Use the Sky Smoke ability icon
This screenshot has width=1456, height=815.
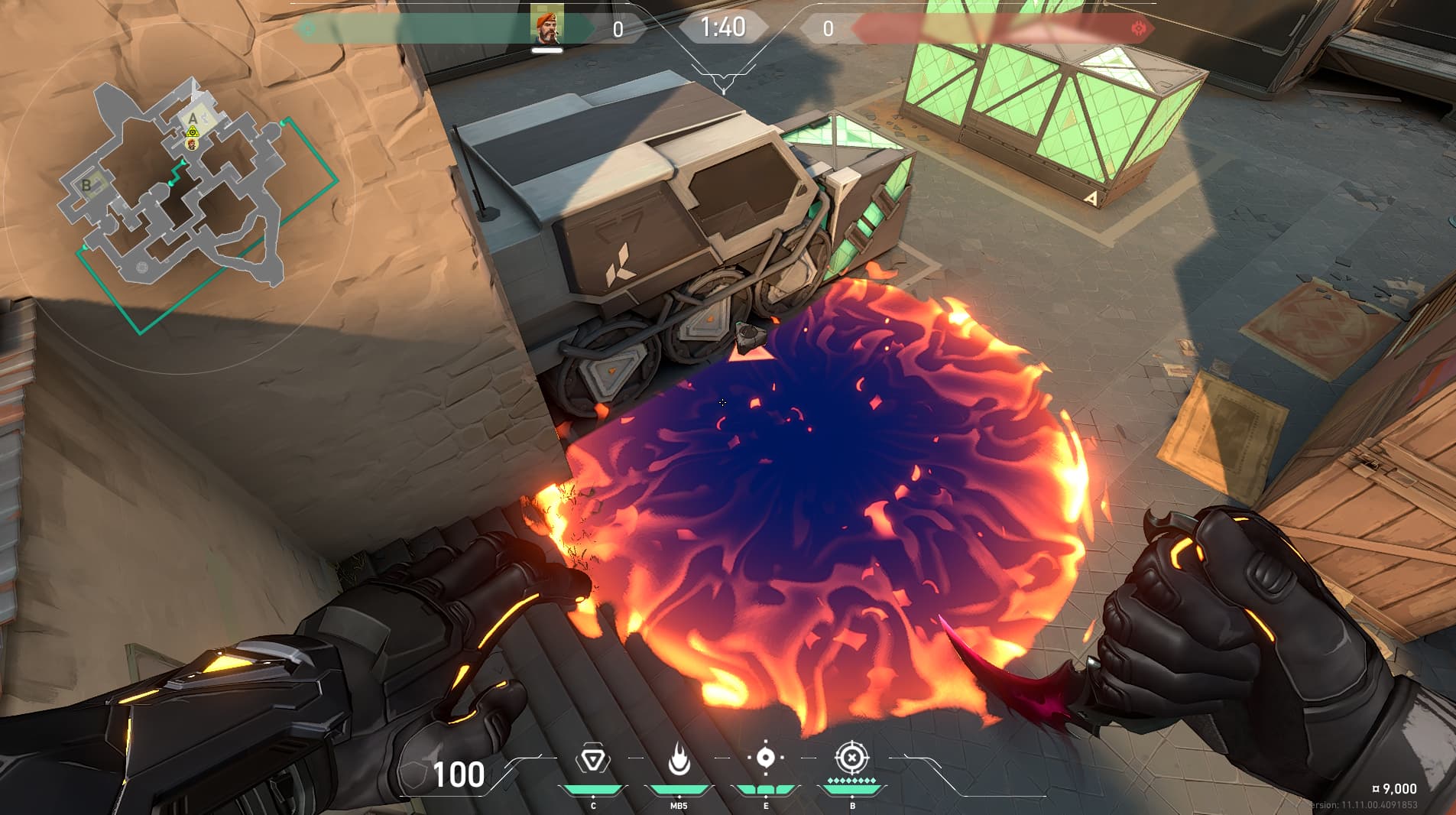[x=765, y=758]
